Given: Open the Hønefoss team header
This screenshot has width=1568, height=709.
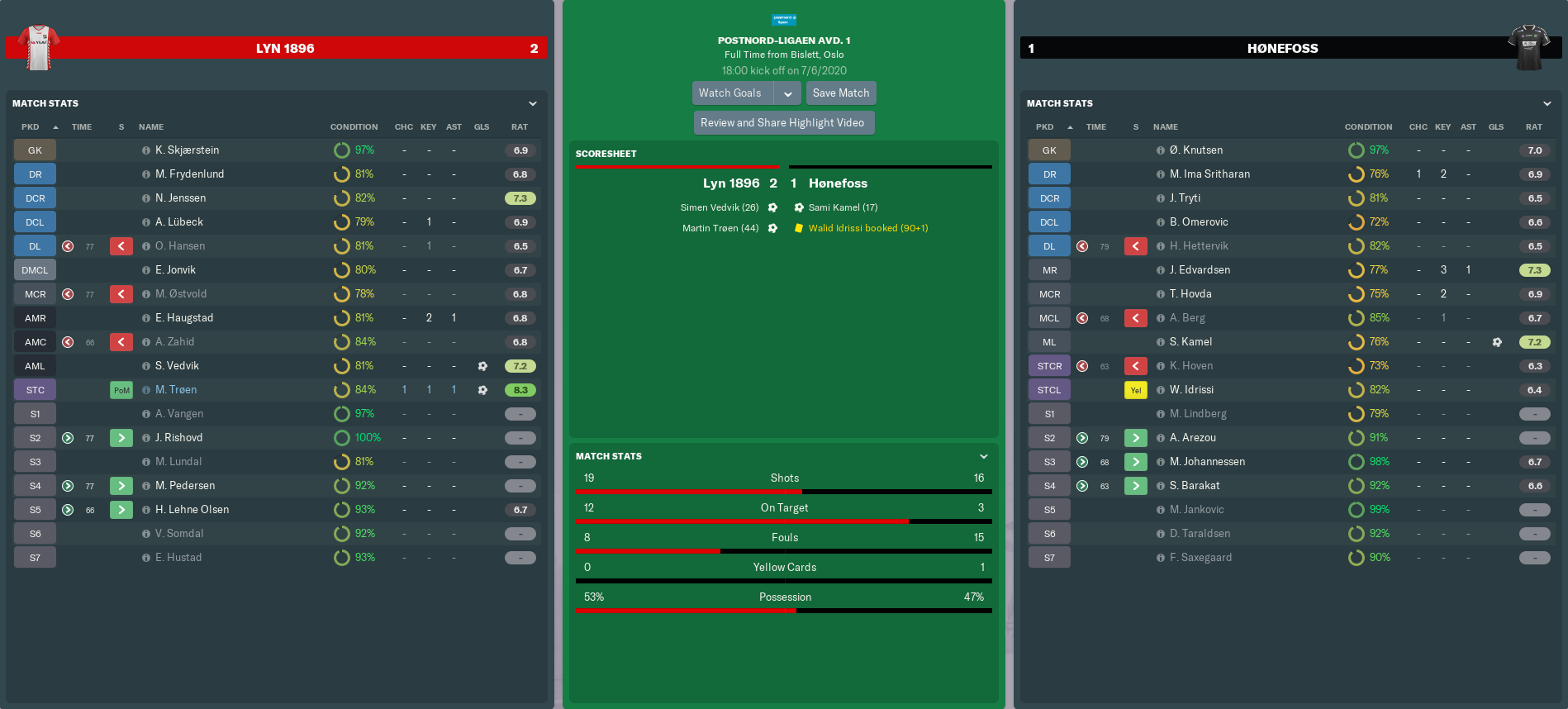Looking at the screenshot, I should [x=1282, y=49].
